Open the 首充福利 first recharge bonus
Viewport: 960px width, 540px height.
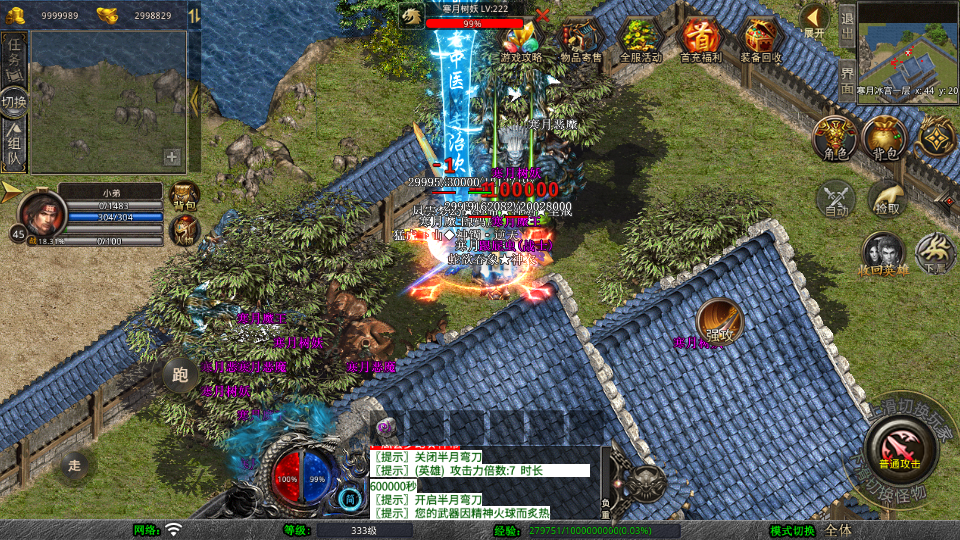click(700, 40)
